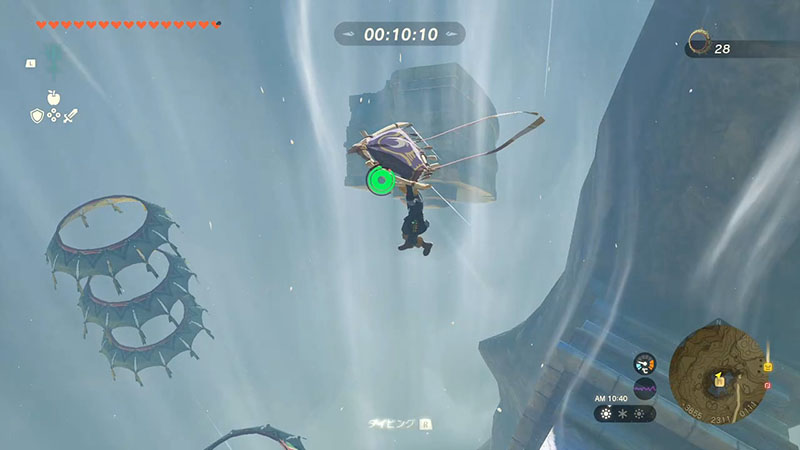The height and width of the screenshot is (450, 800).
Task: Click the red marker on minimap edge
Action: [x=767, y=384]
